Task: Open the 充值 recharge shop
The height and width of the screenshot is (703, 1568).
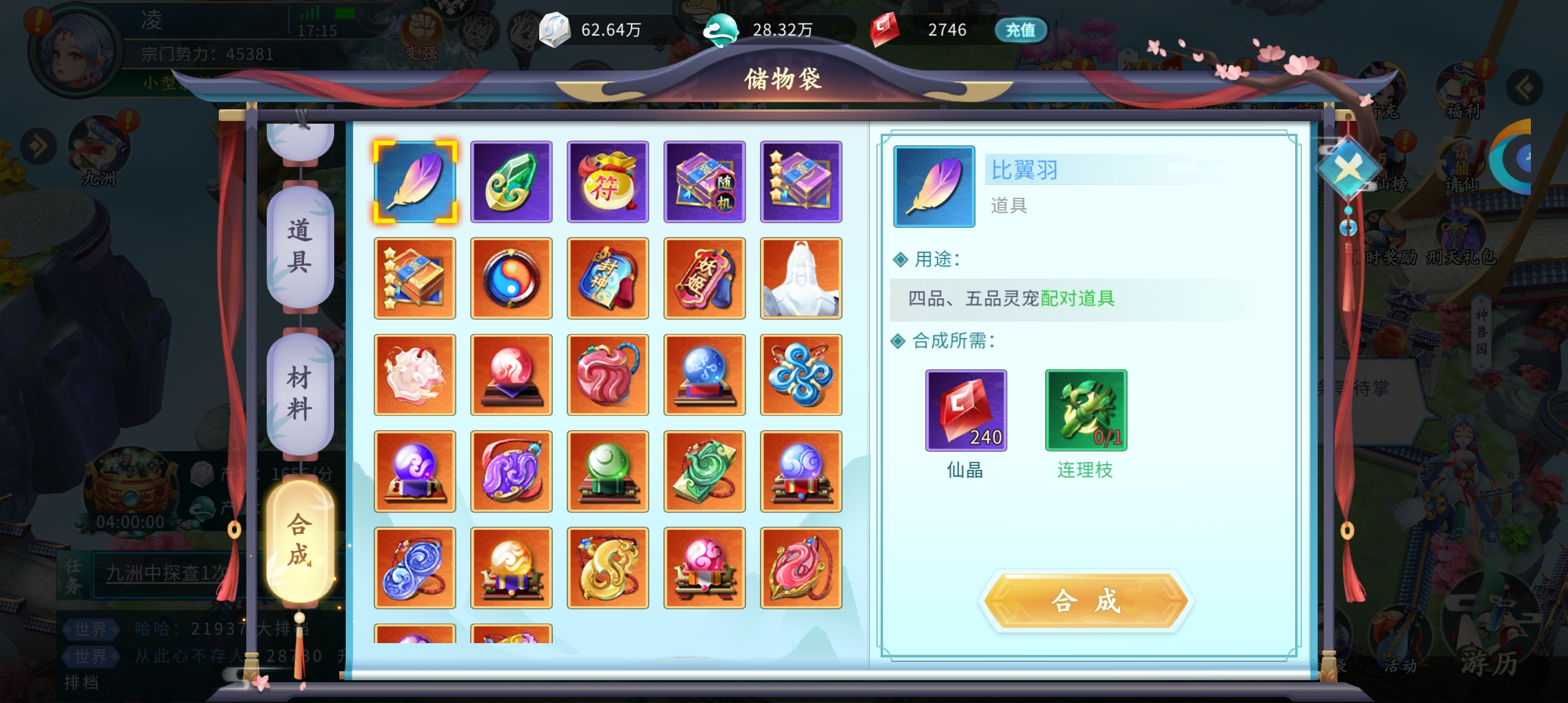Action: pos(1020,30)
